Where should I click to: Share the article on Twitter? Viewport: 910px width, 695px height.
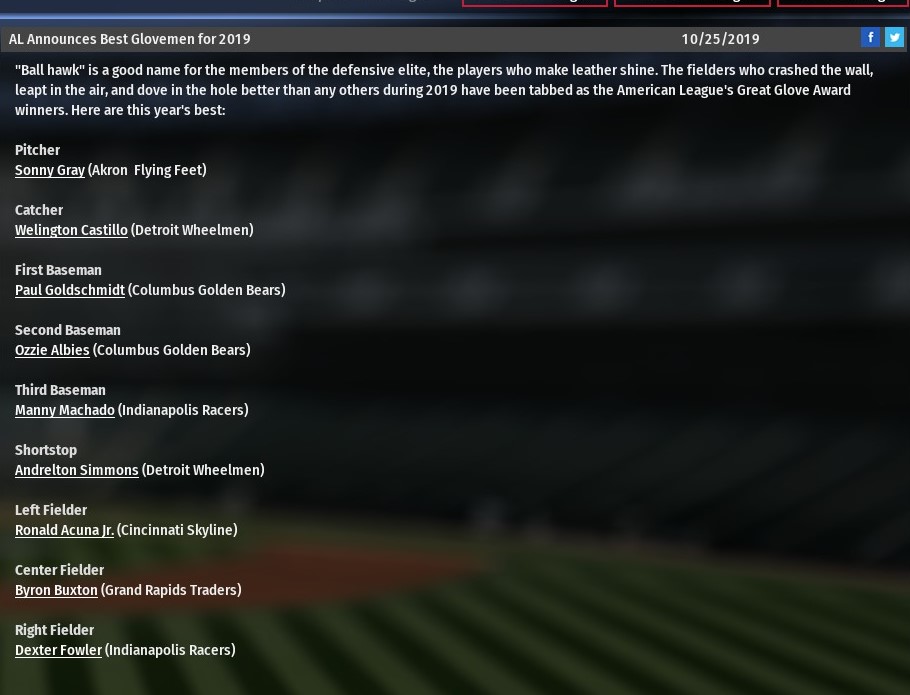point(894,37)
